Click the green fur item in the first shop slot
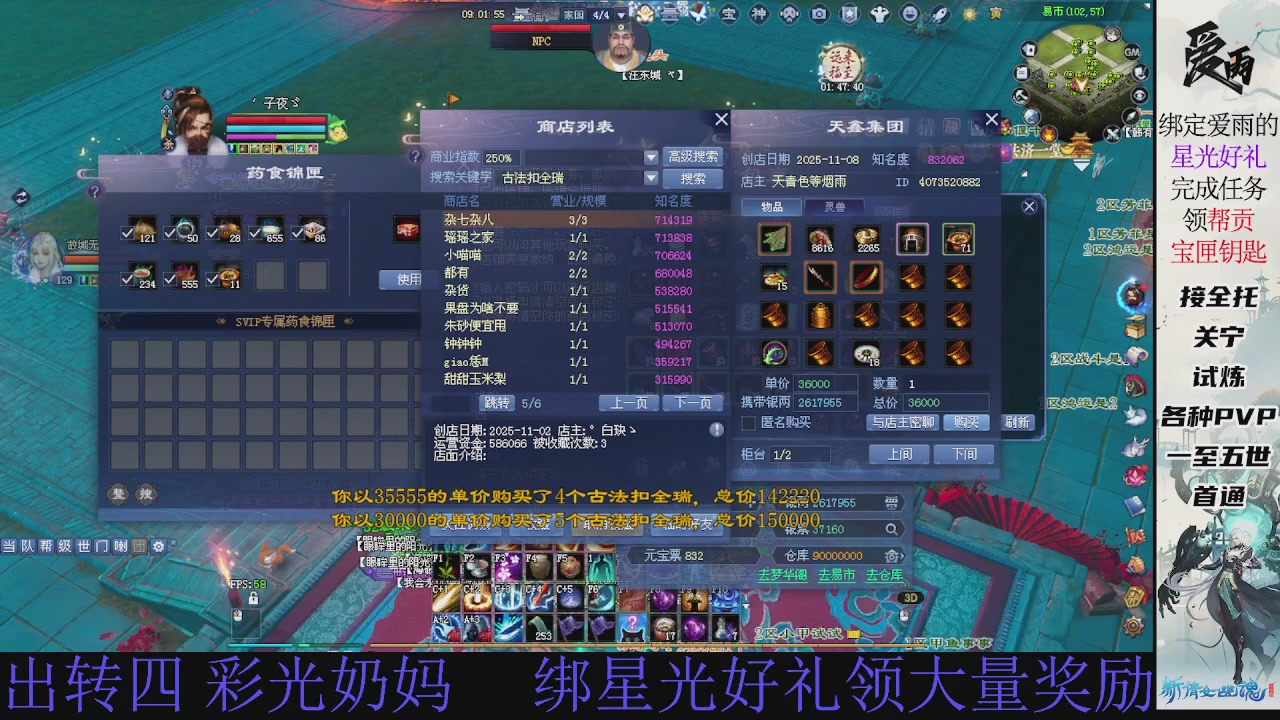 point(775,239)
